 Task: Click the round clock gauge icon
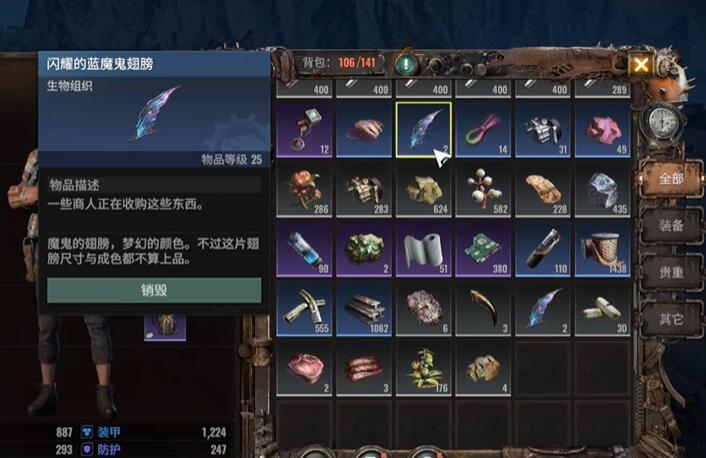(x=661, y=122)
